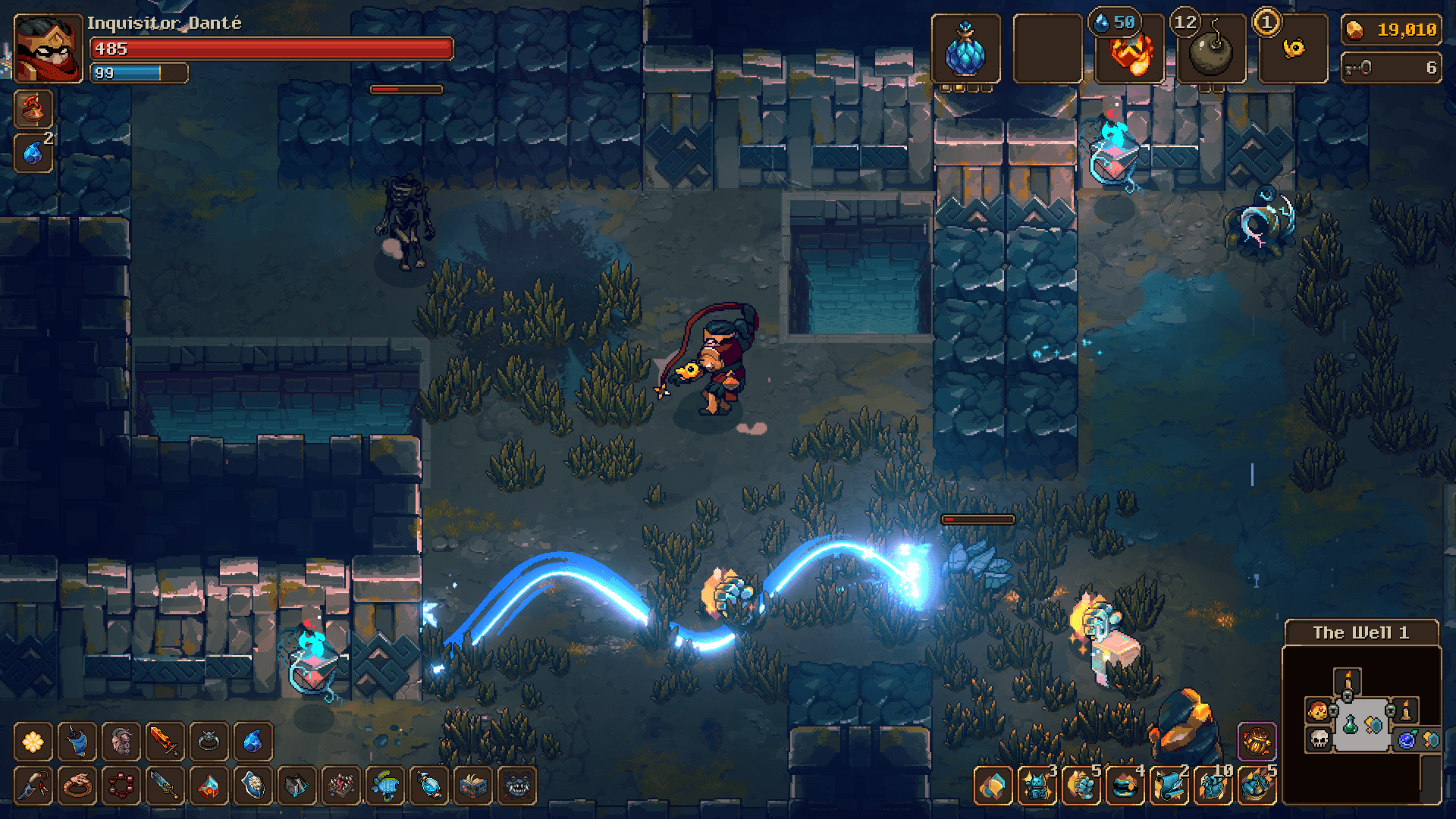This screenshot has width=1456, height=819.
Task: Select the fanged monster face relic
Action: (518, 785)
